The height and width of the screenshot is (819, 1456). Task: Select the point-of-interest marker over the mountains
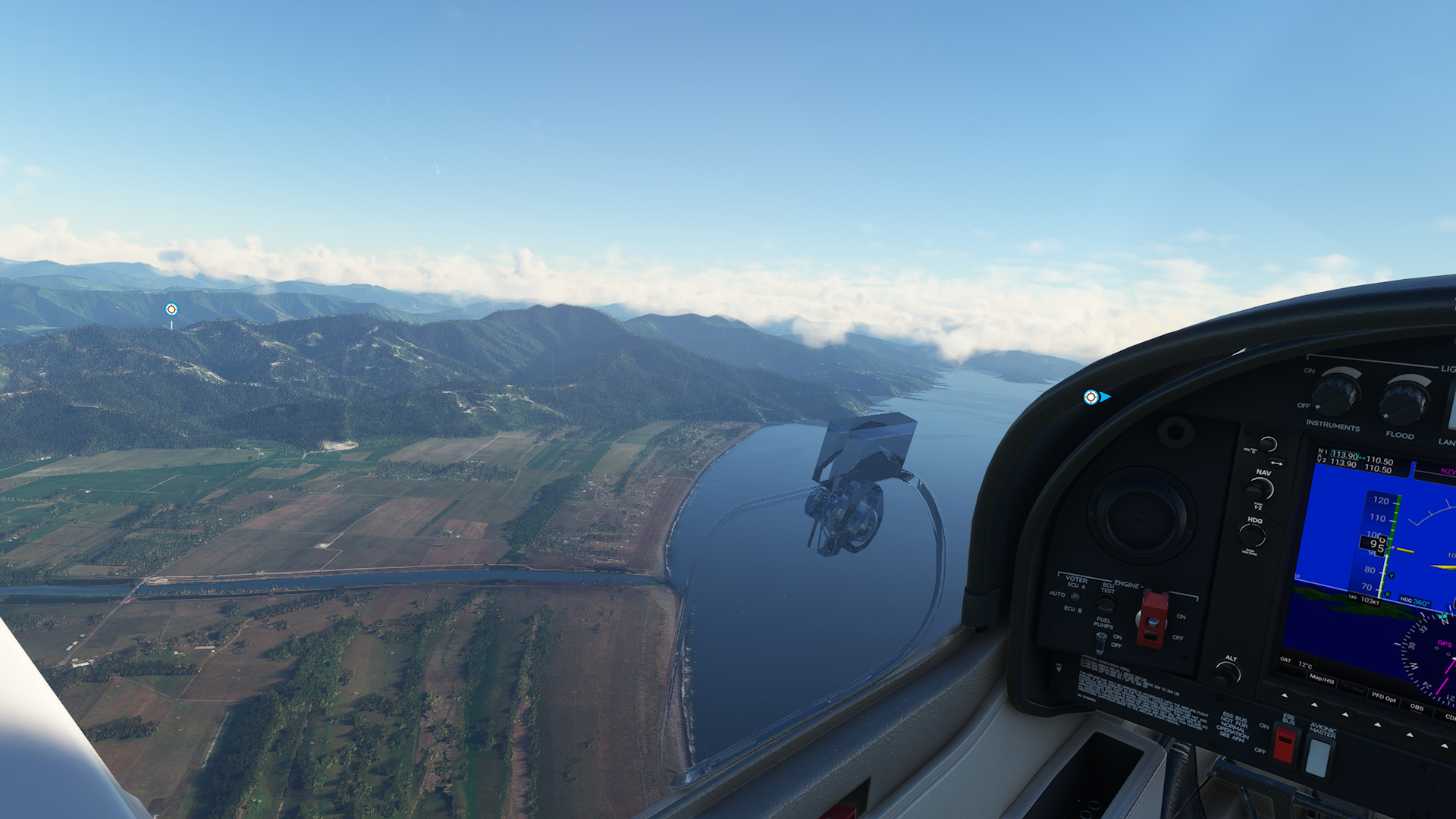point(171,309)
